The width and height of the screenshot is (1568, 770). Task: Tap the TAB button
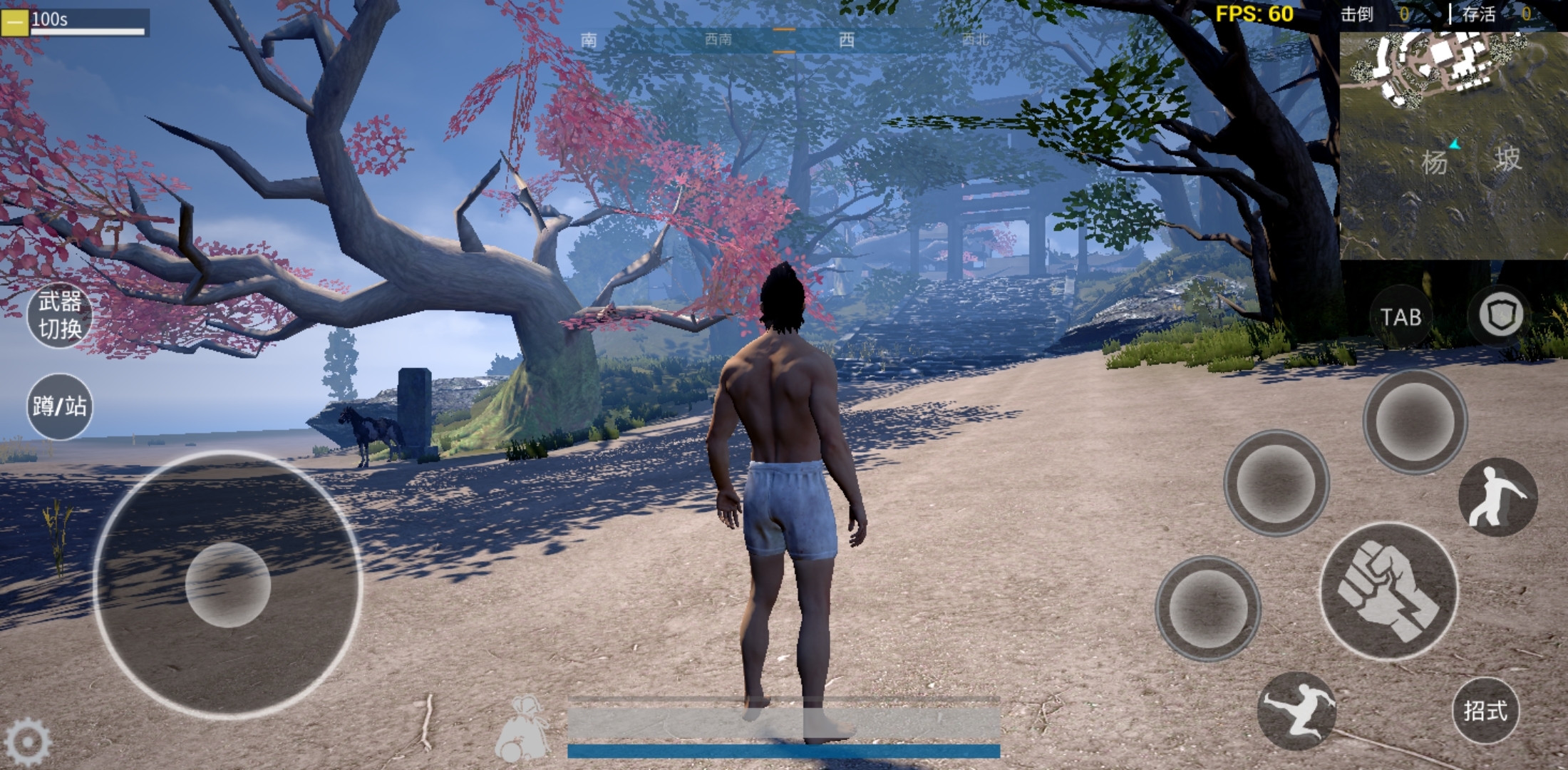1401,317
